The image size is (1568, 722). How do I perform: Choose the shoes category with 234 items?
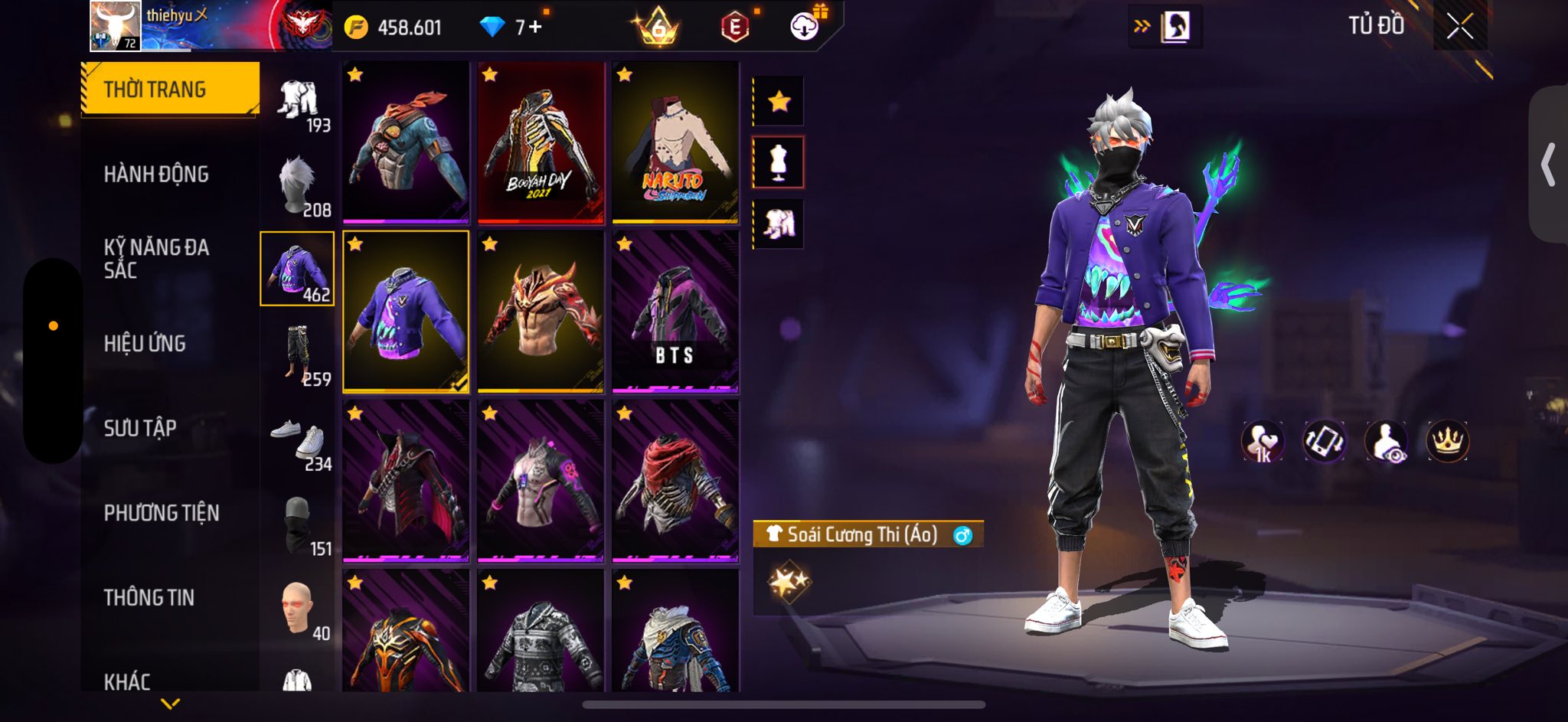tap(299, 439)
